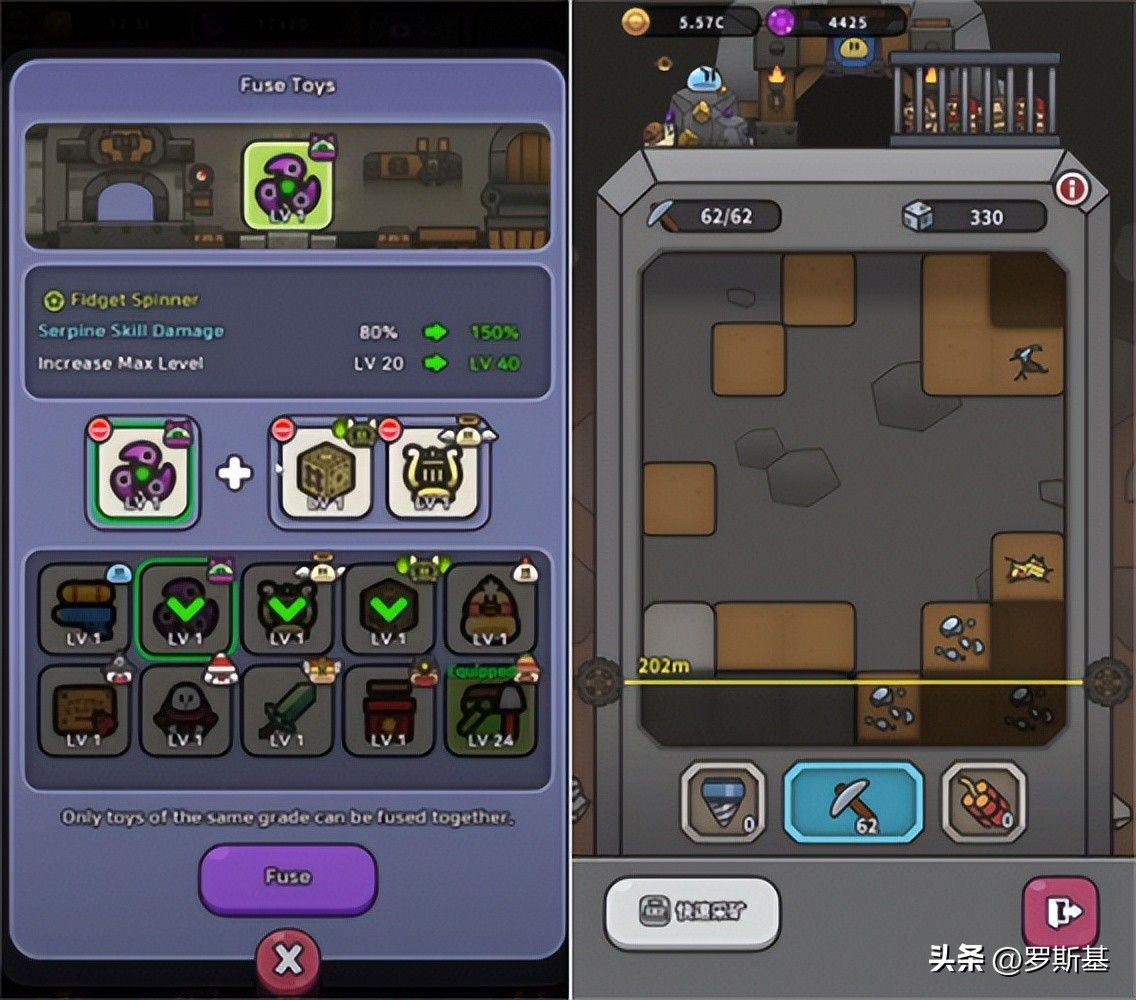Close the Fuse Toys window
Screen dimensions: 1136x1000
(288, 960)
